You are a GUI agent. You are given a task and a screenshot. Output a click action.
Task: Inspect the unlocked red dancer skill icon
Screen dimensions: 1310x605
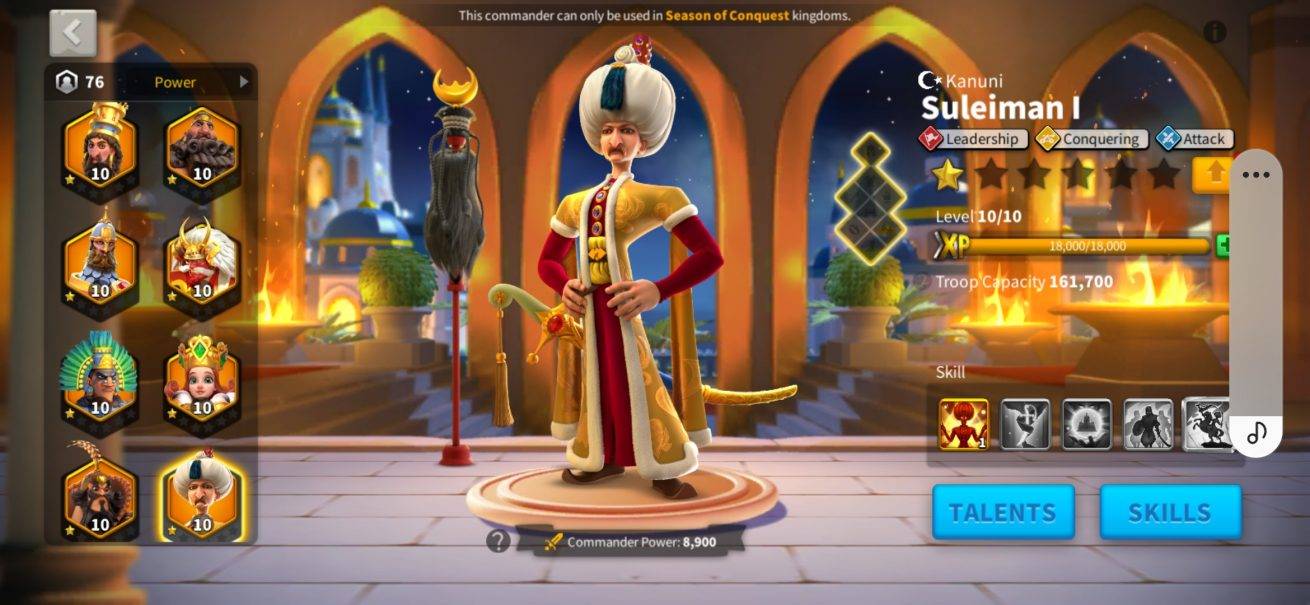pos(964,424)
